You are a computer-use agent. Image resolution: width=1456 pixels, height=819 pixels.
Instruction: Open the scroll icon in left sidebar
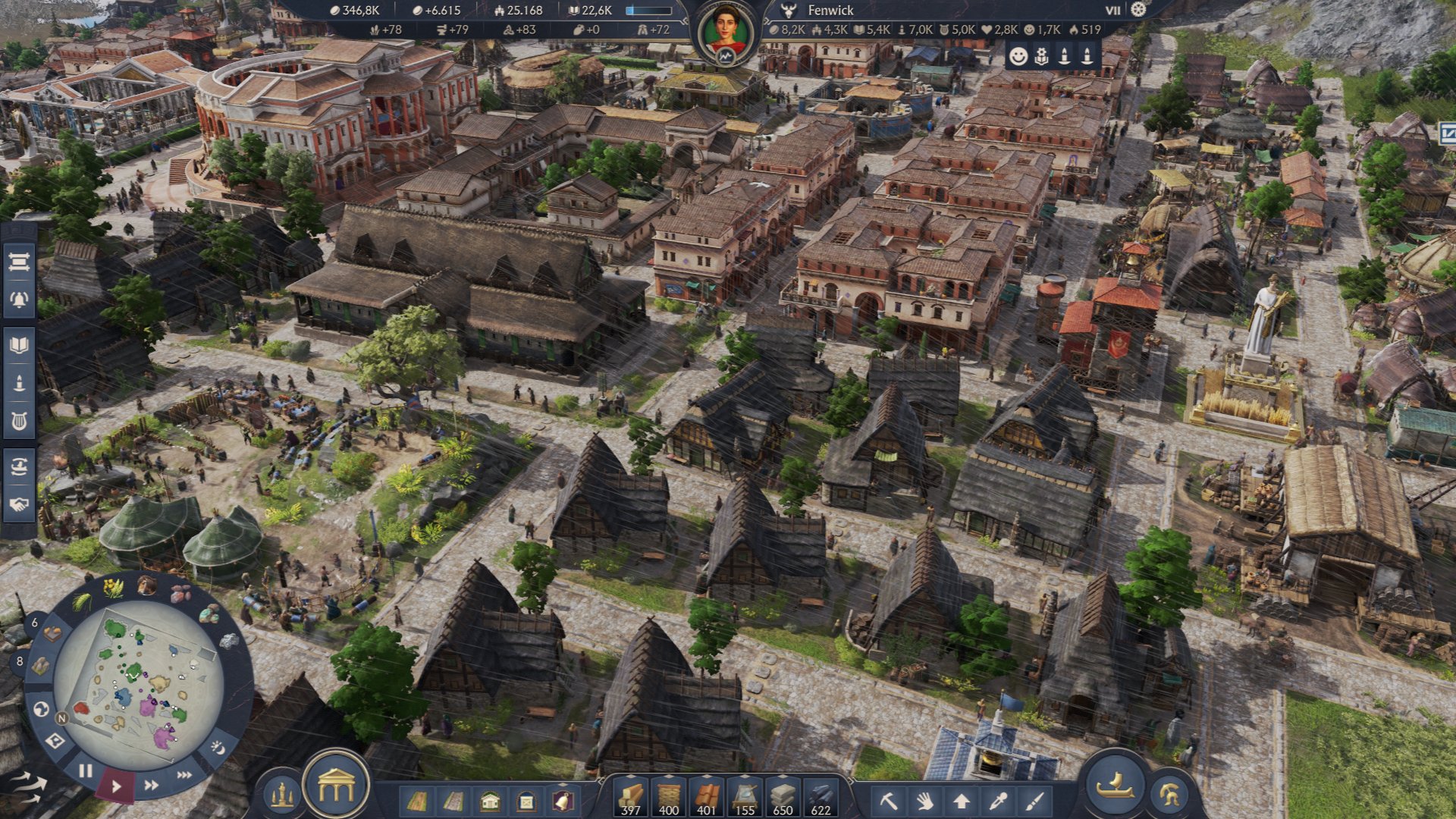pyautogui.click(x=19, y=262)
